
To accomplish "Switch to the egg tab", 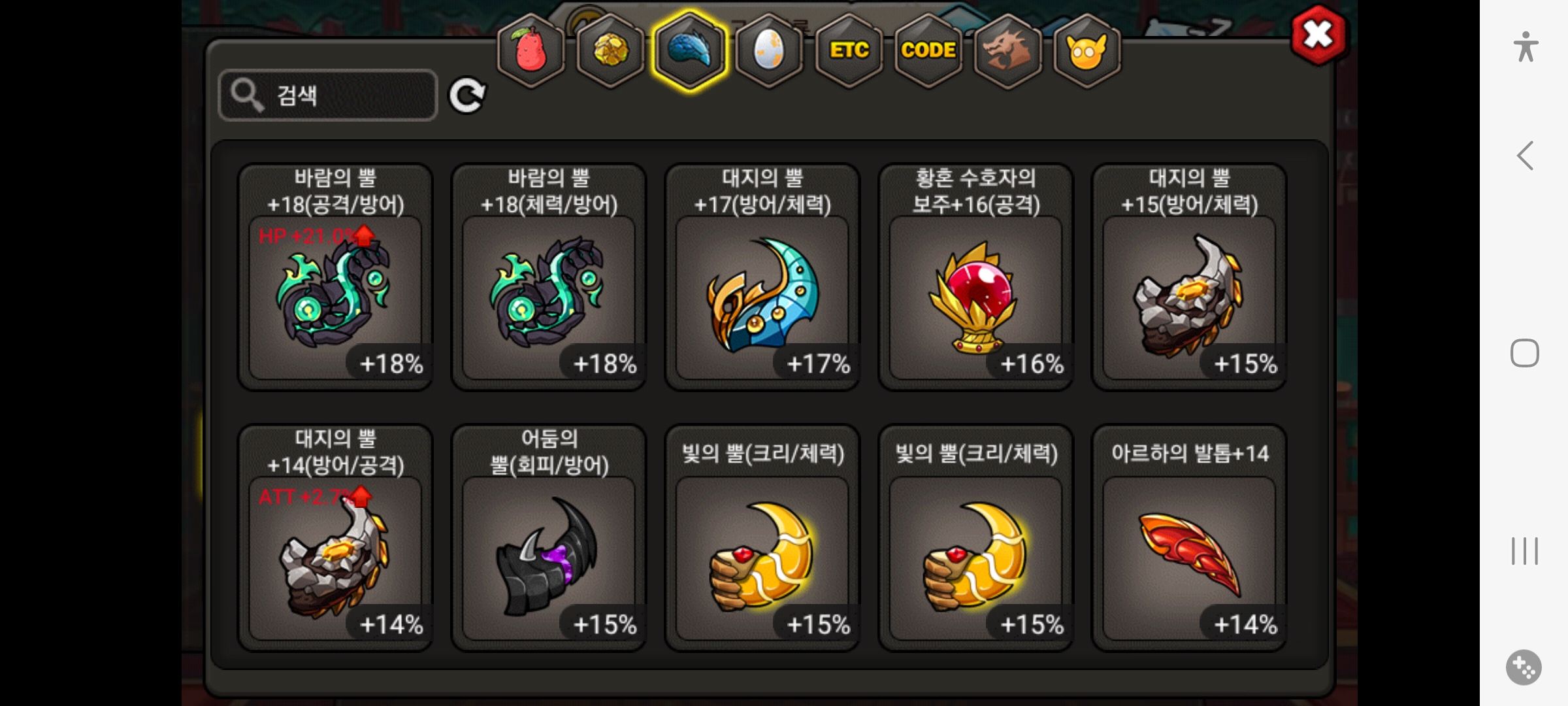I will click(x=769, y=50).
